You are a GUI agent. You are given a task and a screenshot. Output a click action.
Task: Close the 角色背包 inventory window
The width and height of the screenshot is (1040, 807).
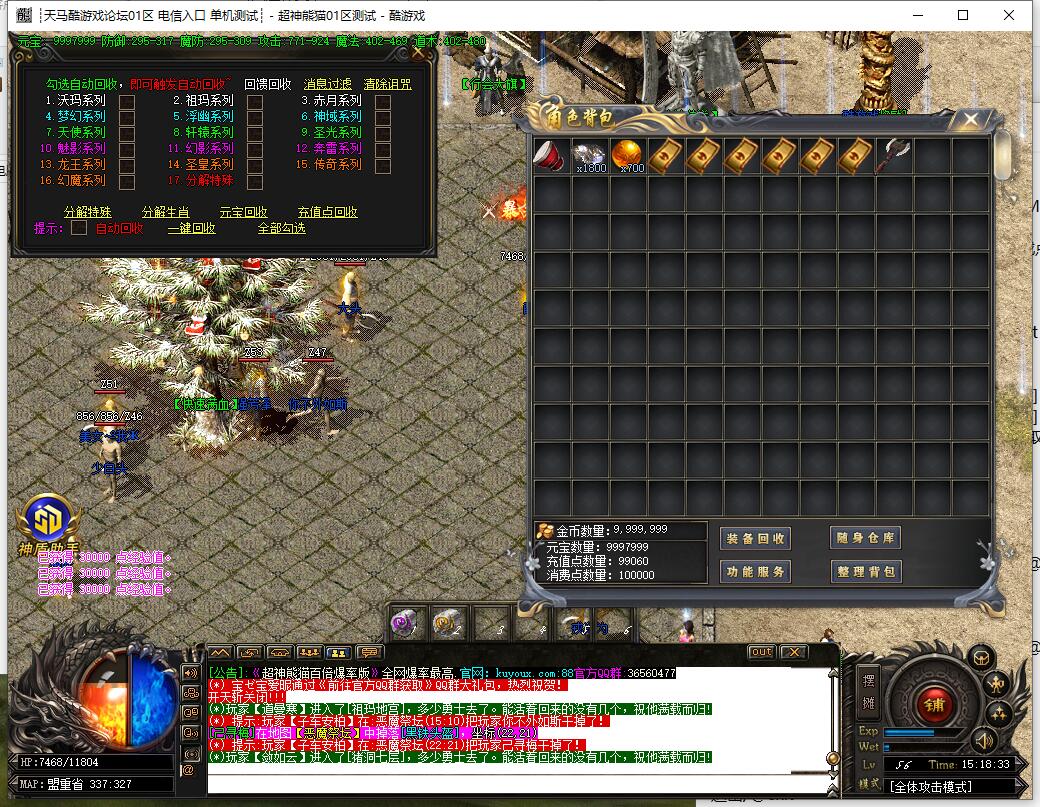pyautogui.click(x=969, y=118)
